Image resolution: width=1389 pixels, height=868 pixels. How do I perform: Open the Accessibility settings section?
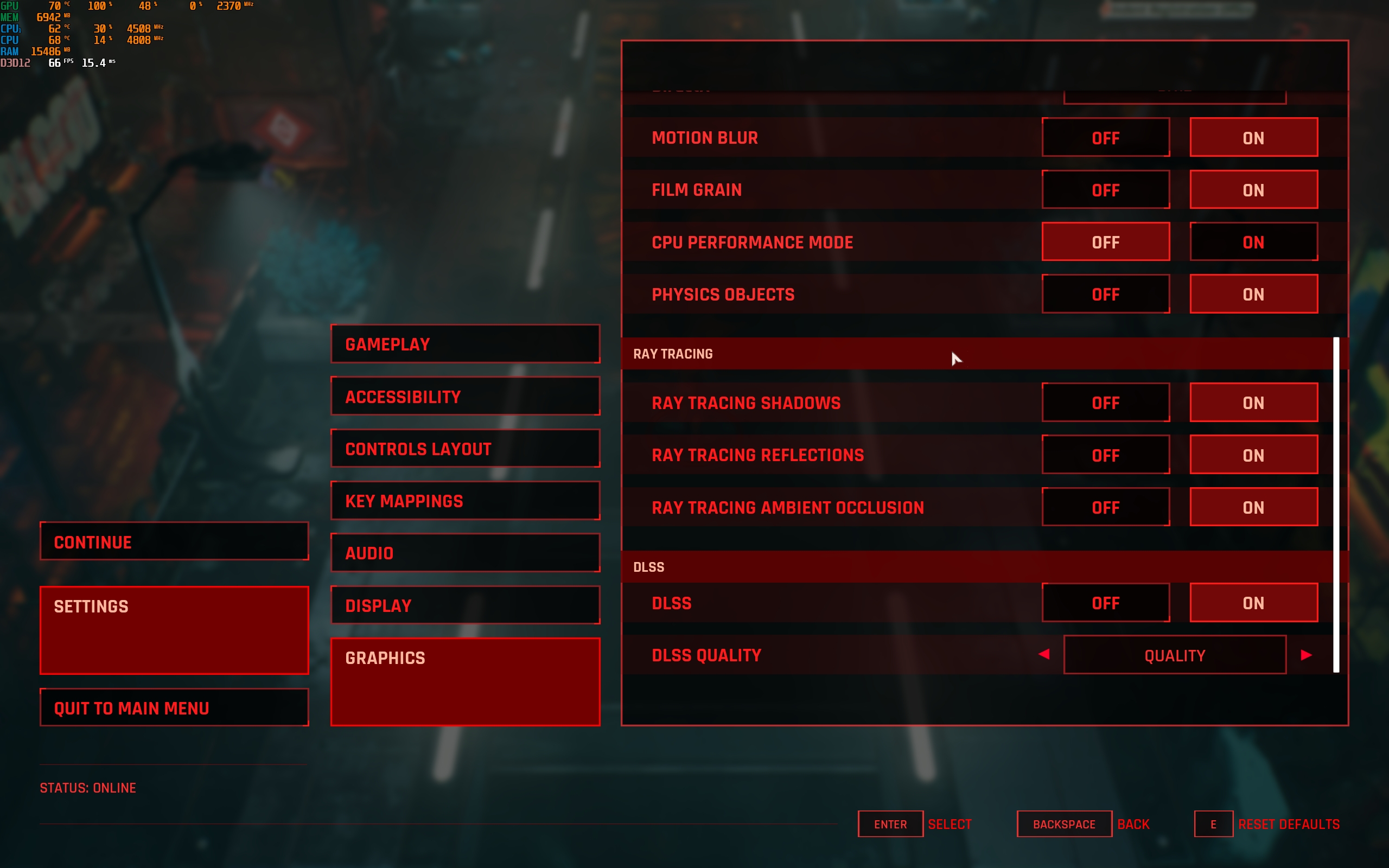click(x=465, y=396)
